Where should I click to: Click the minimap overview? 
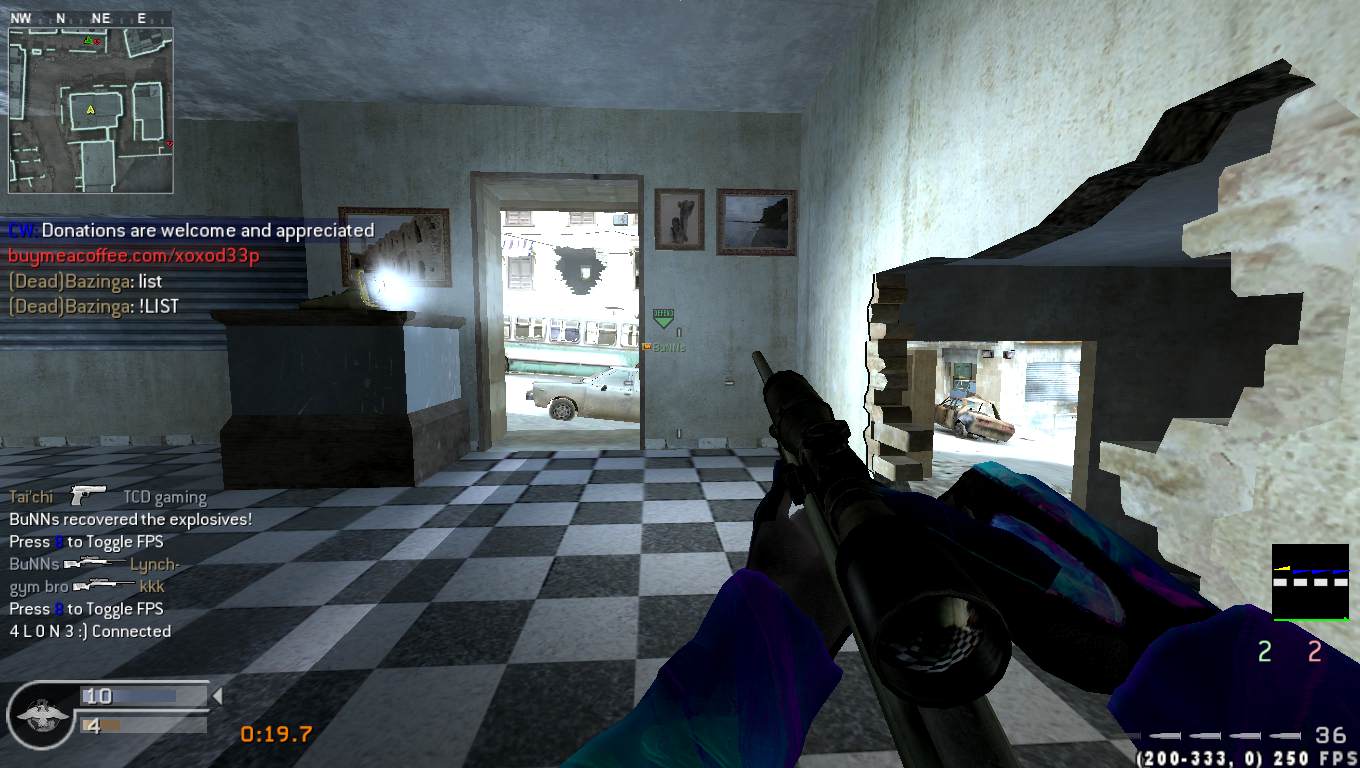click(91, 109)
